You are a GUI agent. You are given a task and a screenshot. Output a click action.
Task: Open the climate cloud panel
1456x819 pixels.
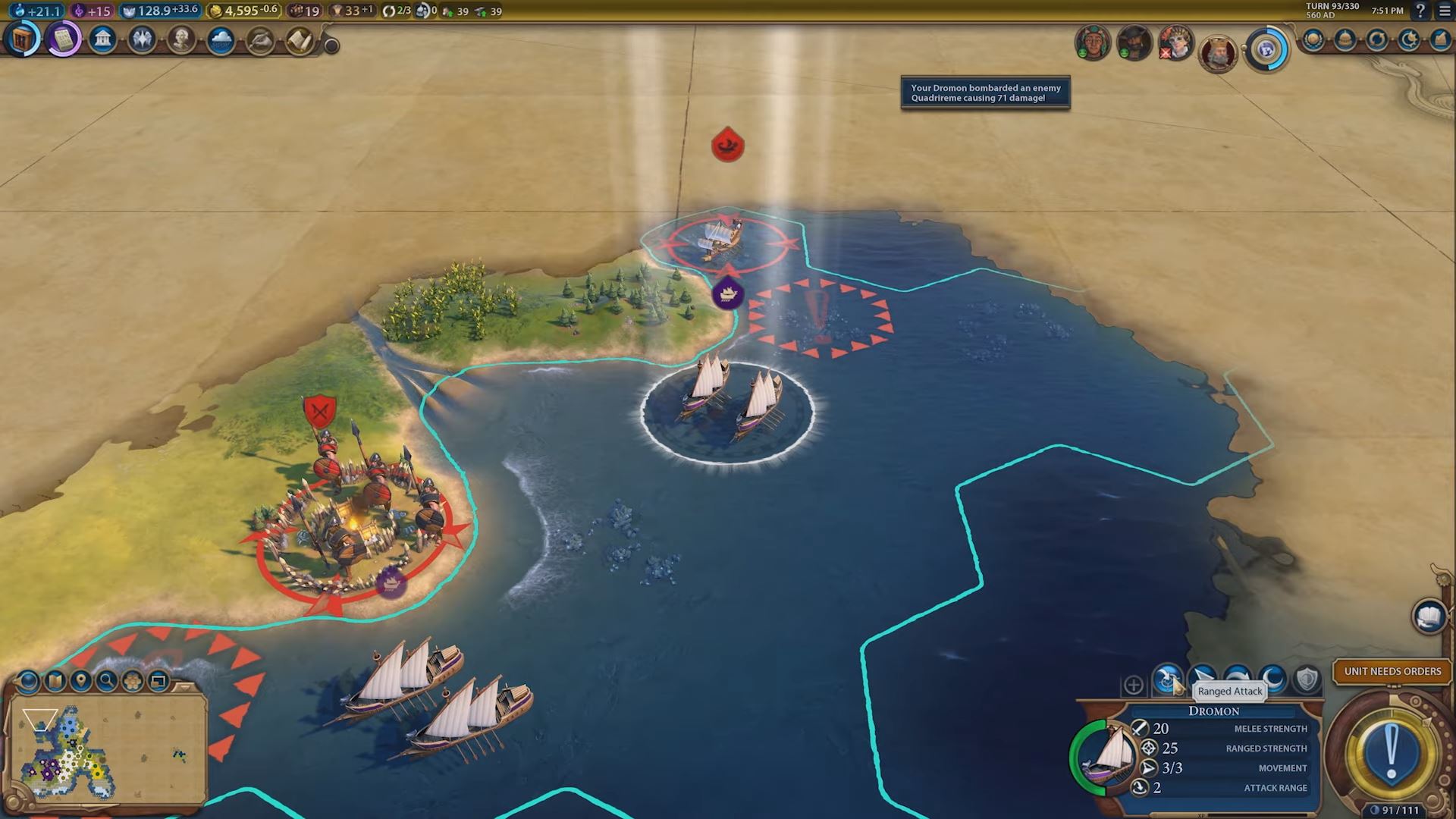221,39
